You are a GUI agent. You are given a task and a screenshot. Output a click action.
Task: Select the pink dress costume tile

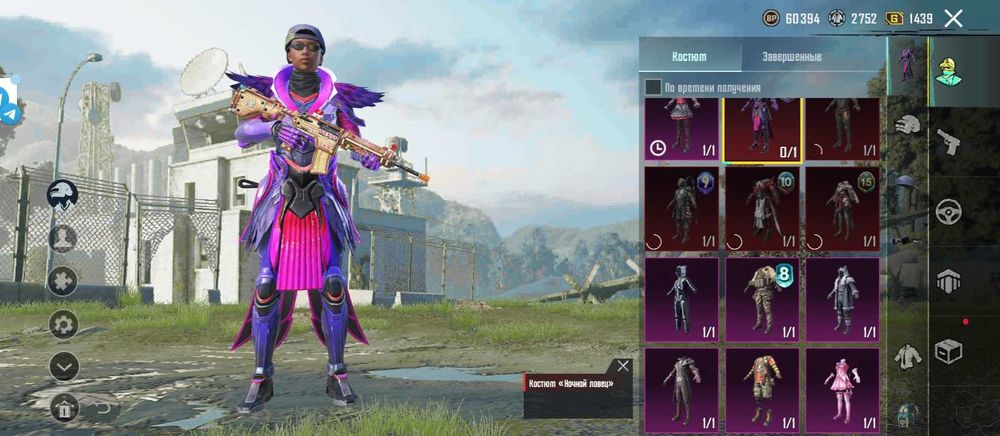[x=842, y=390]
